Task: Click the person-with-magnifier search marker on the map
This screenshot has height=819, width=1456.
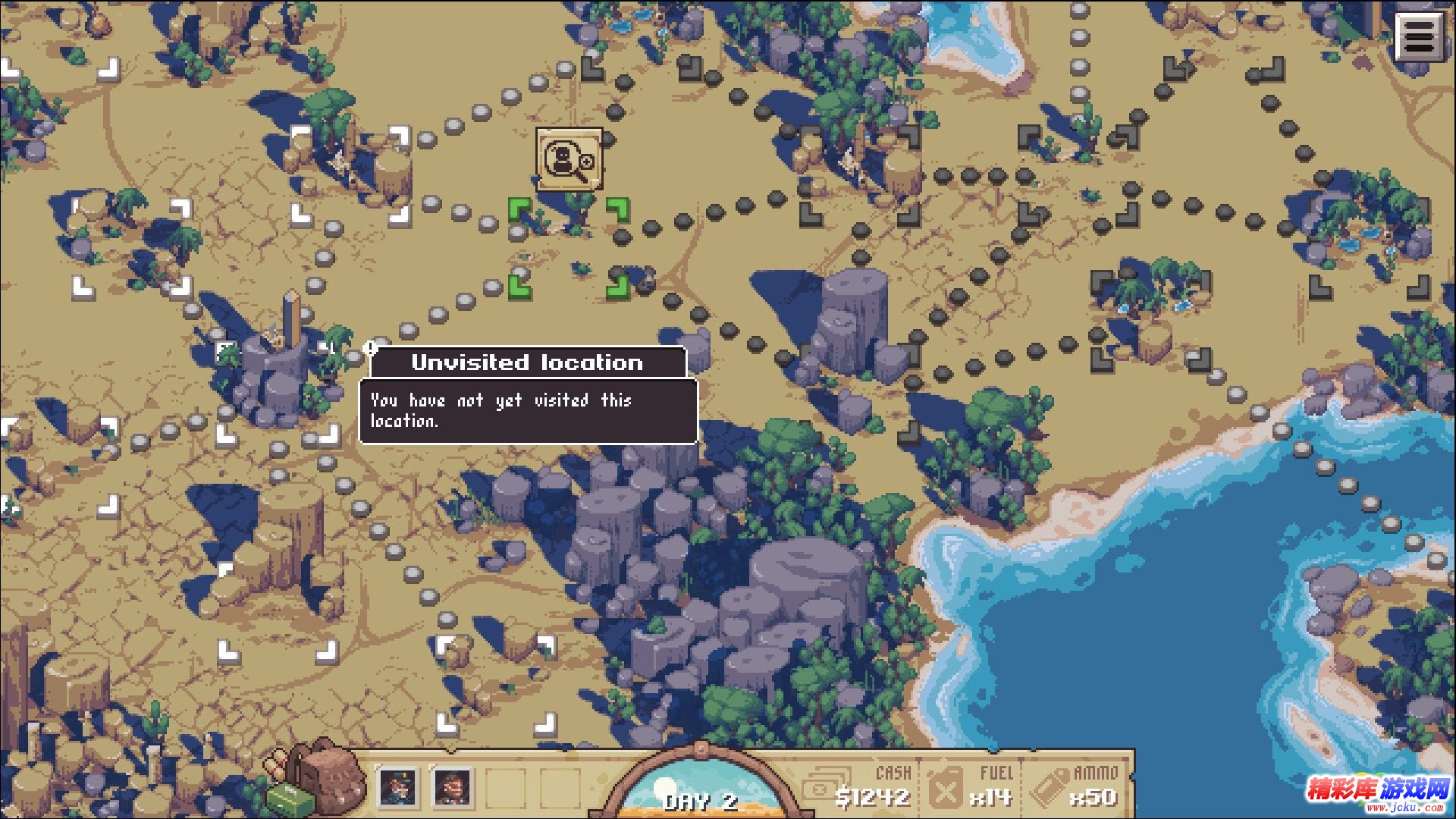Action: point(569,159)
